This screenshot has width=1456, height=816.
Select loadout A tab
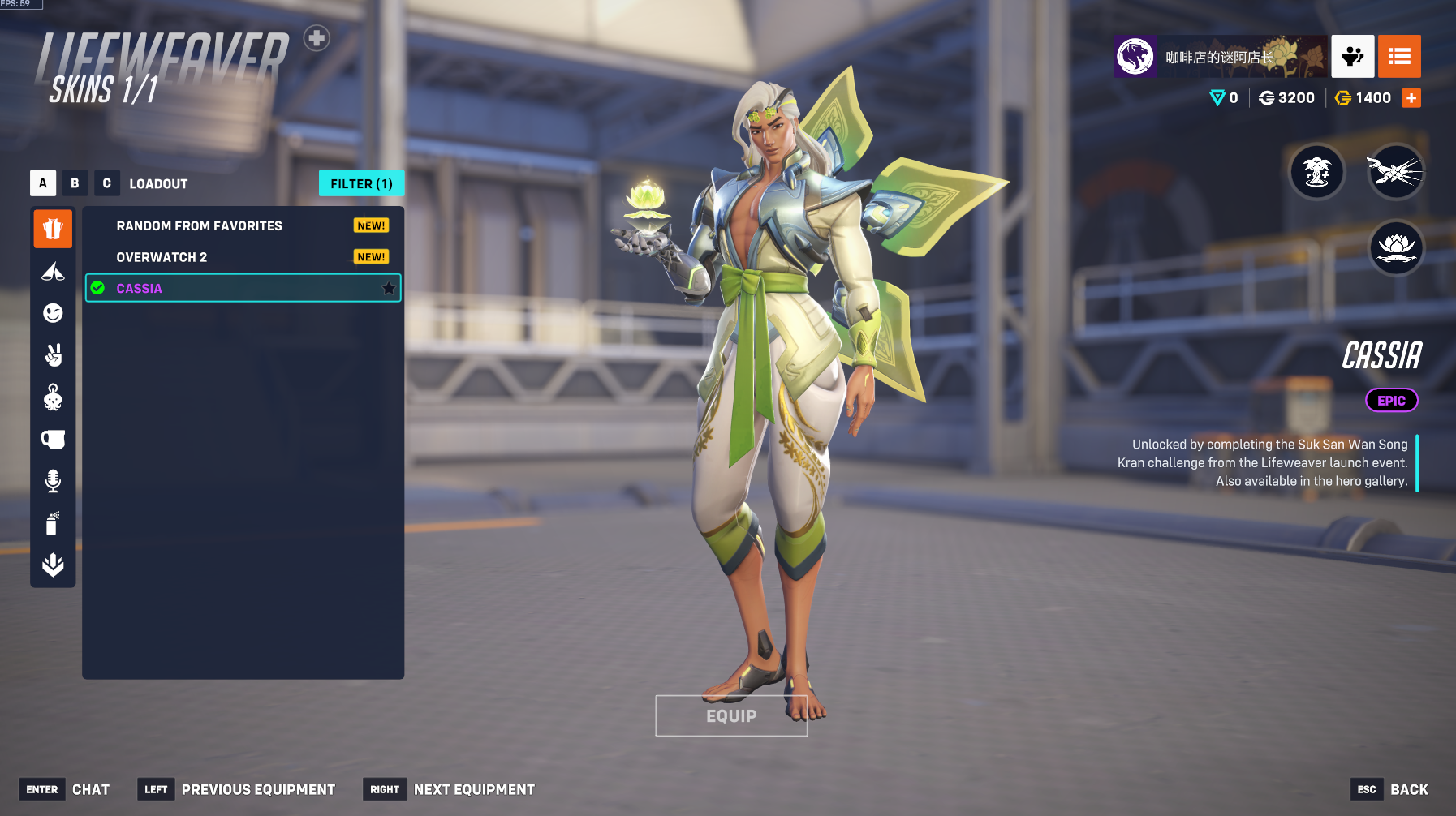click(43, 183)
